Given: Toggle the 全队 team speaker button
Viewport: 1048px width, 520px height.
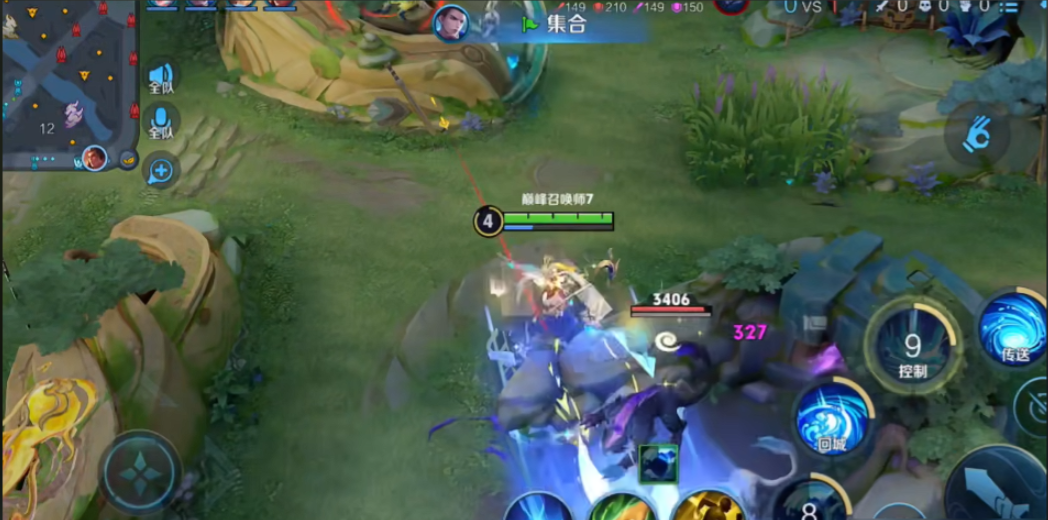Looking at the screenshot, I should coord(161,78).
